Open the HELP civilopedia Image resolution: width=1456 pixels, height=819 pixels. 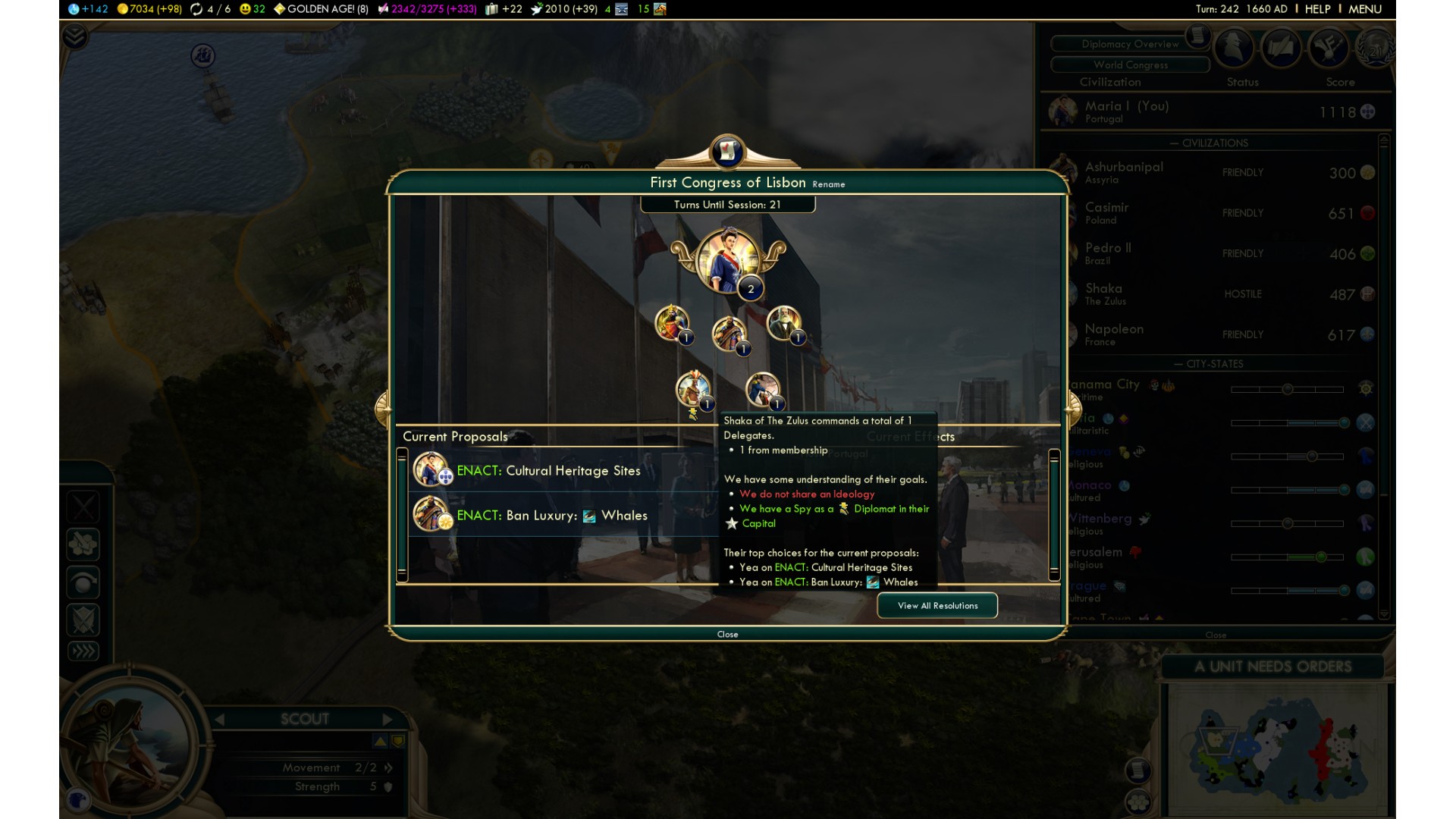[1317, 9]
